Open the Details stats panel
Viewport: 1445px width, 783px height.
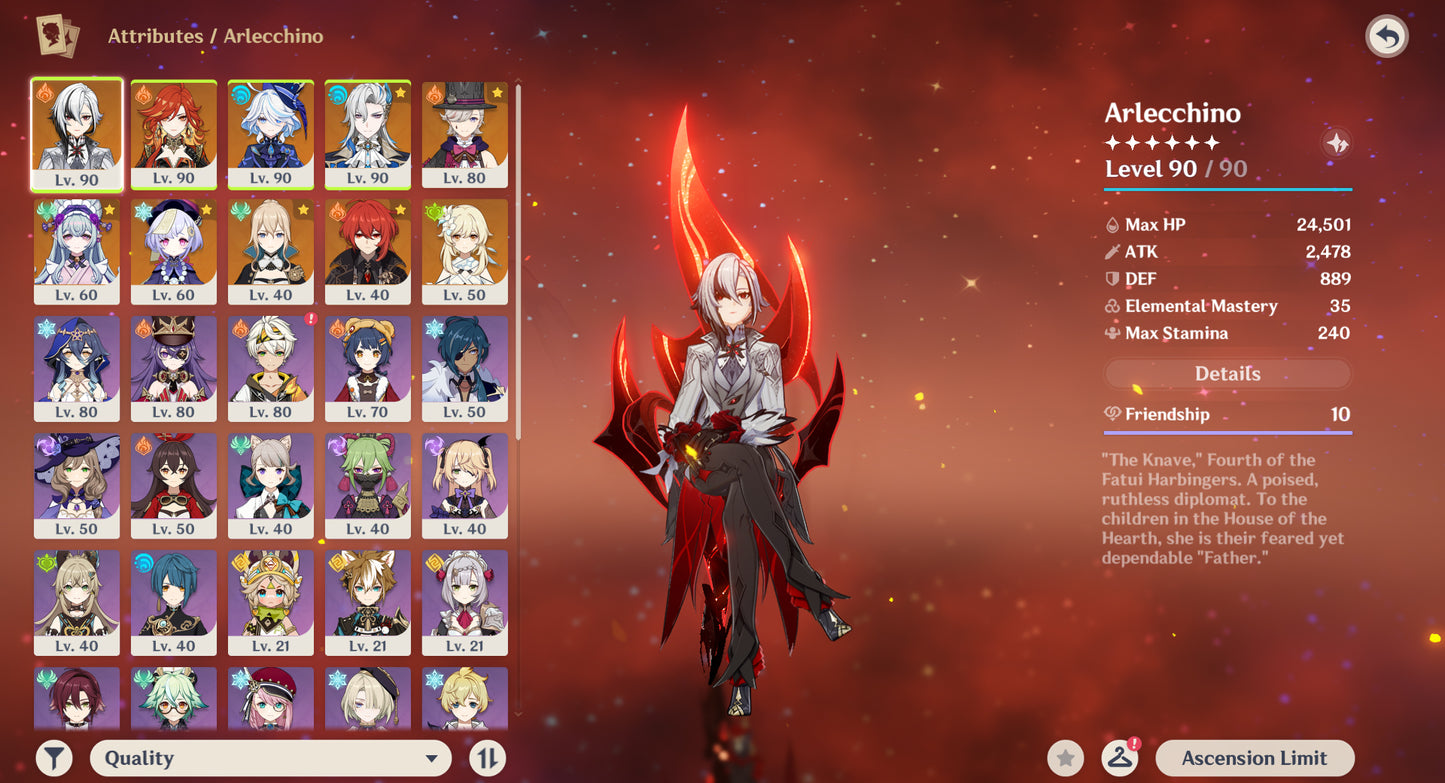pyautogui.click(x=1227, y=374)
